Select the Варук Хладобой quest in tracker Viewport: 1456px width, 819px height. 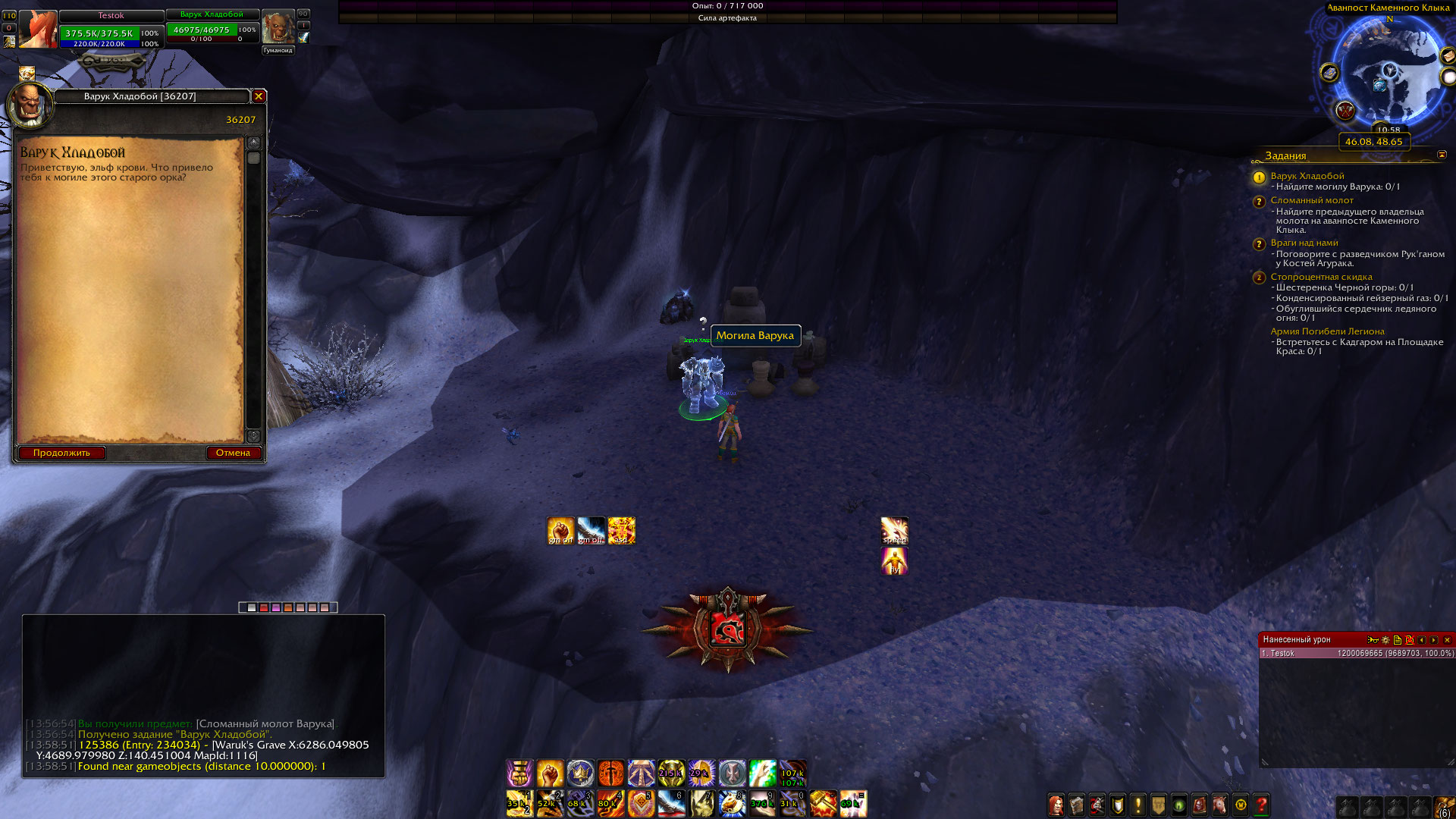click(x=1307, y=176)
